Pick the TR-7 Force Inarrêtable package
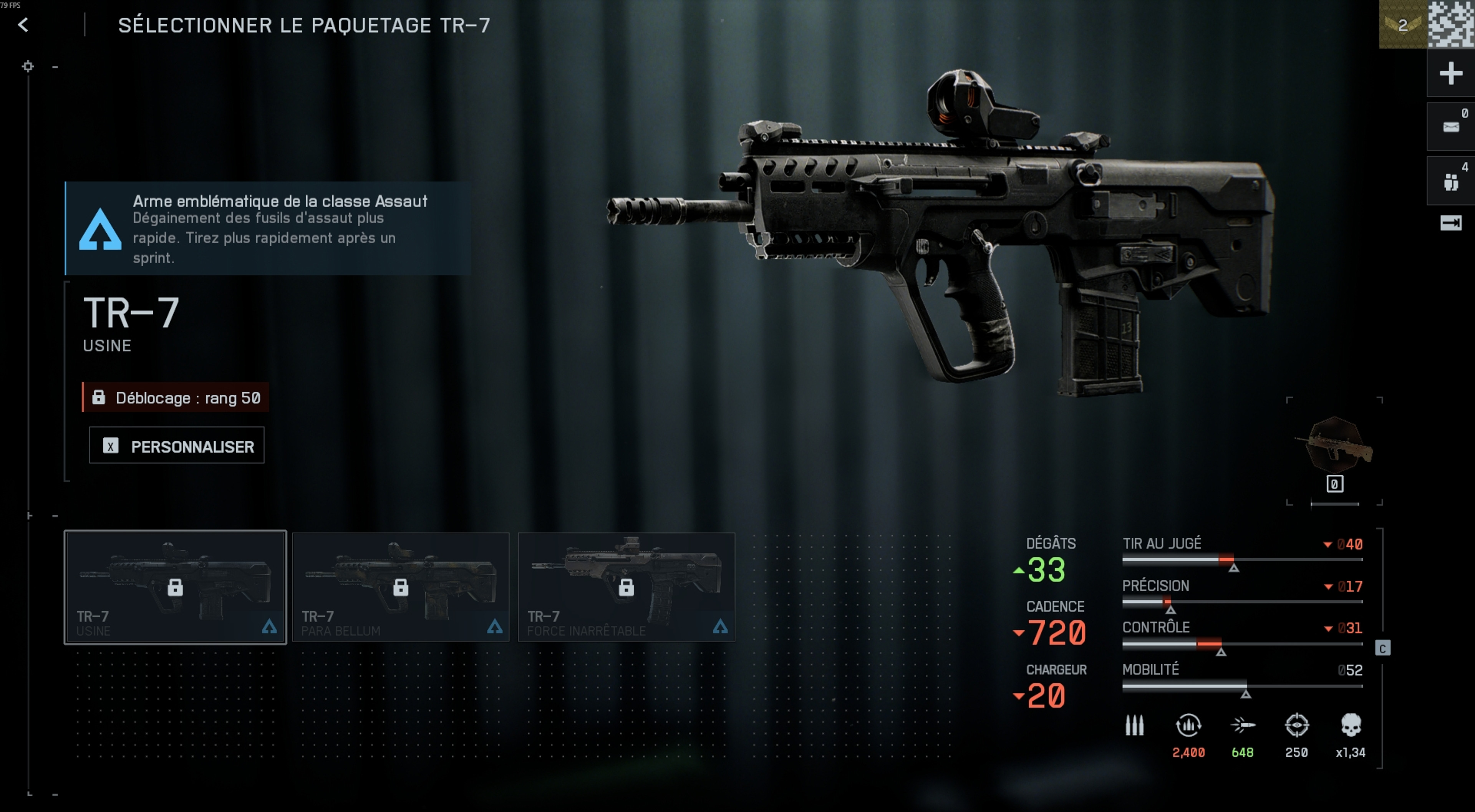This screenshot has height=812, width=1475. [x=626, y=587]
